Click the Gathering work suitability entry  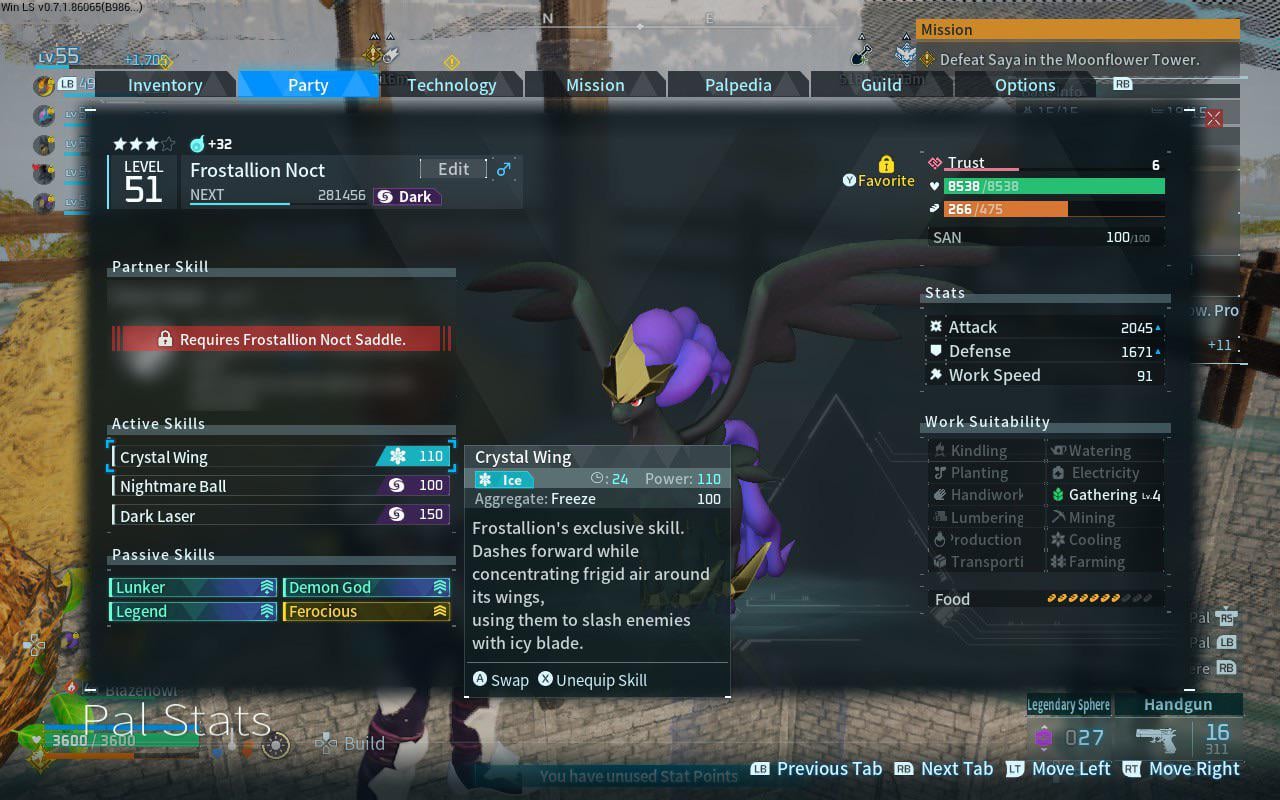(x=1104, y=495)
